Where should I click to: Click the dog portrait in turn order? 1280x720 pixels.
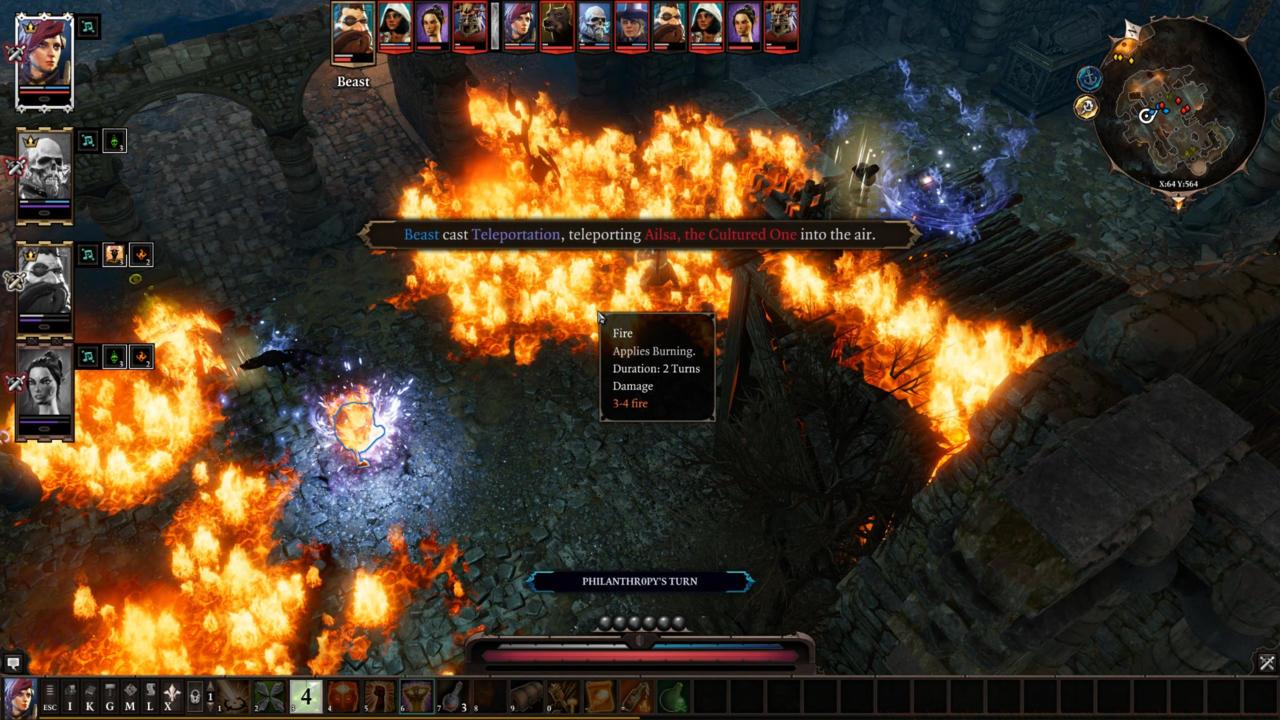557,26
